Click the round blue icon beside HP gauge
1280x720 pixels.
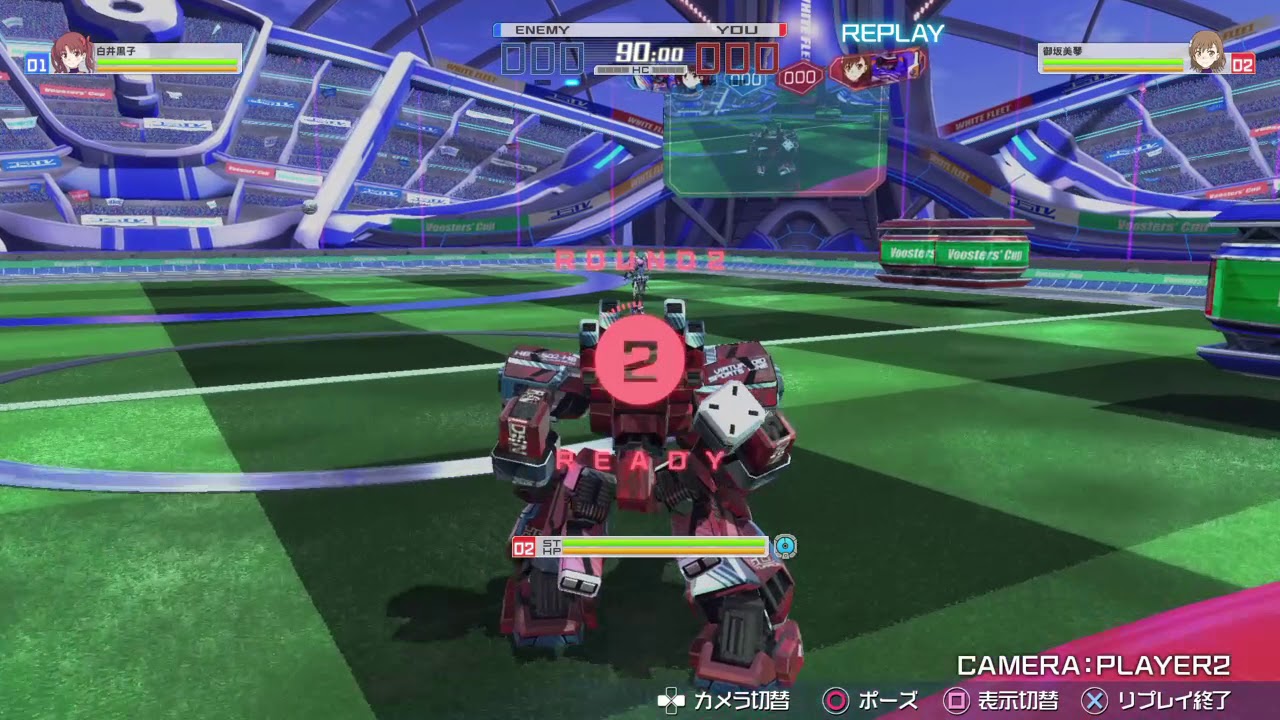click(786, 546)
